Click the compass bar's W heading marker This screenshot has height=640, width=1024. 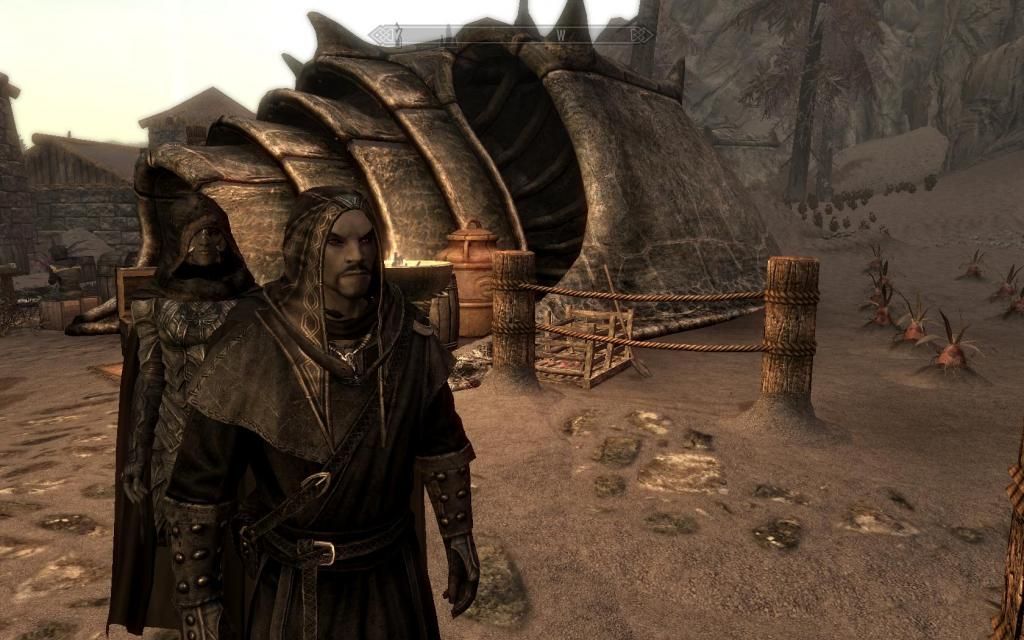(561, 34)
